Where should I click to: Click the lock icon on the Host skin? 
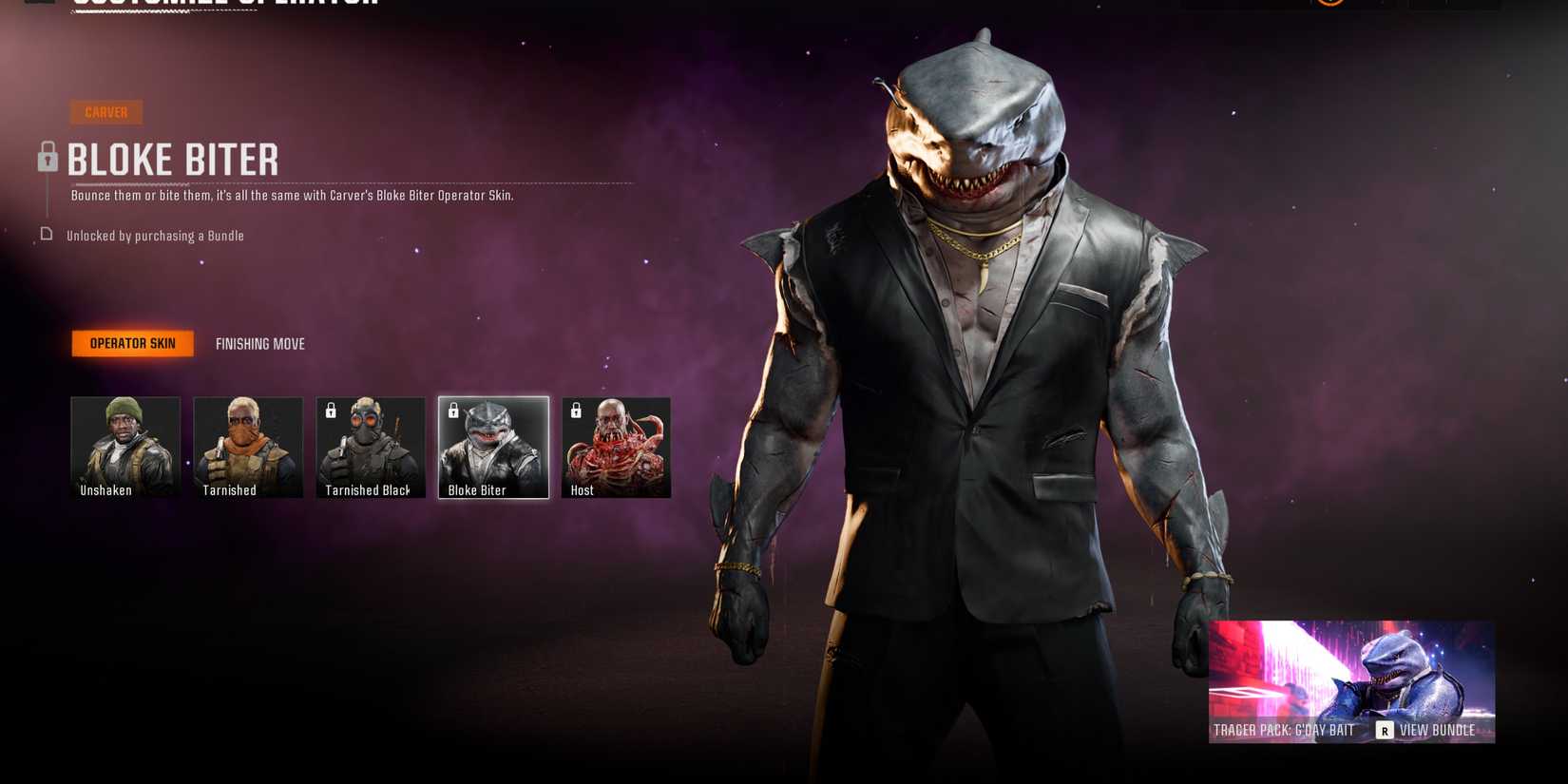click(575, 411)
